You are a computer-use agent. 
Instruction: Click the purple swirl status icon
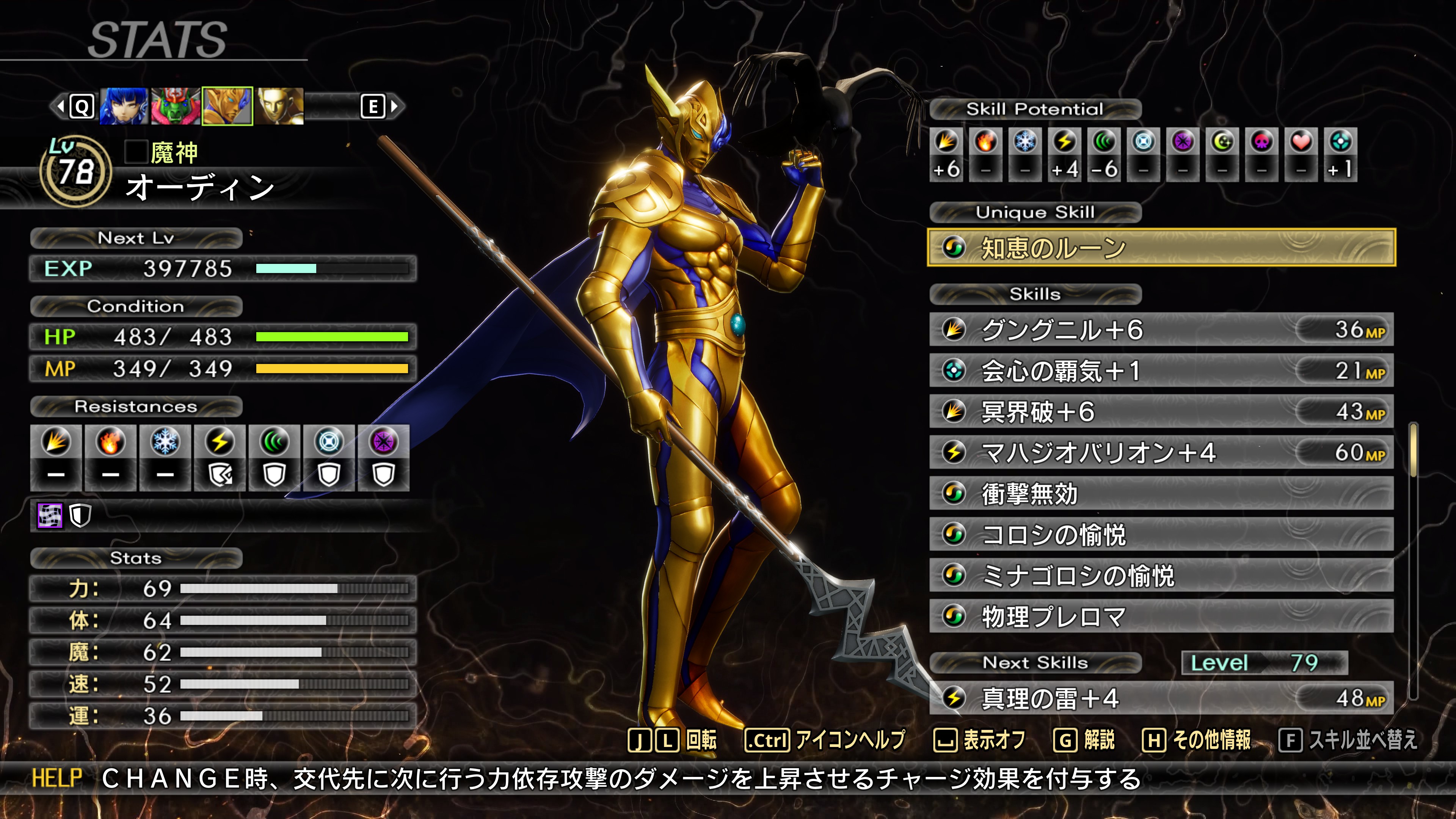tap(50, 516)
